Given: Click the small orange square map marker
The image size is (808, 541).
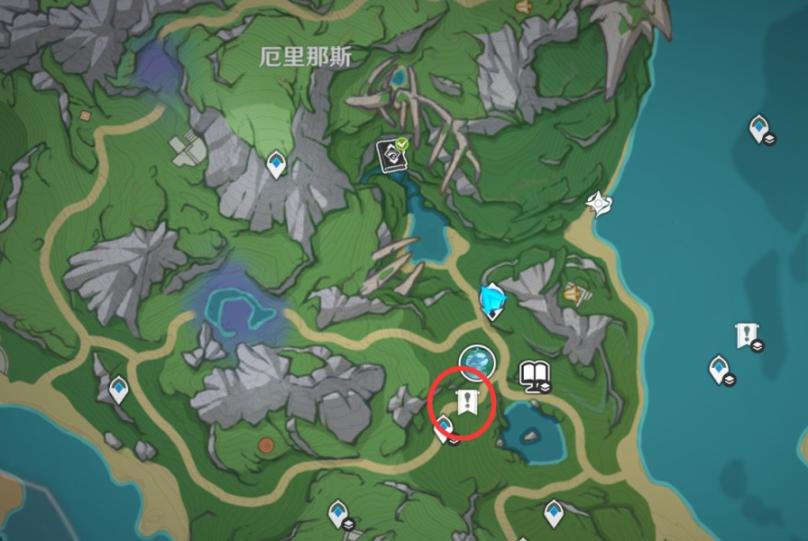Looking at the screenshot, I should (x=85, y=116).
